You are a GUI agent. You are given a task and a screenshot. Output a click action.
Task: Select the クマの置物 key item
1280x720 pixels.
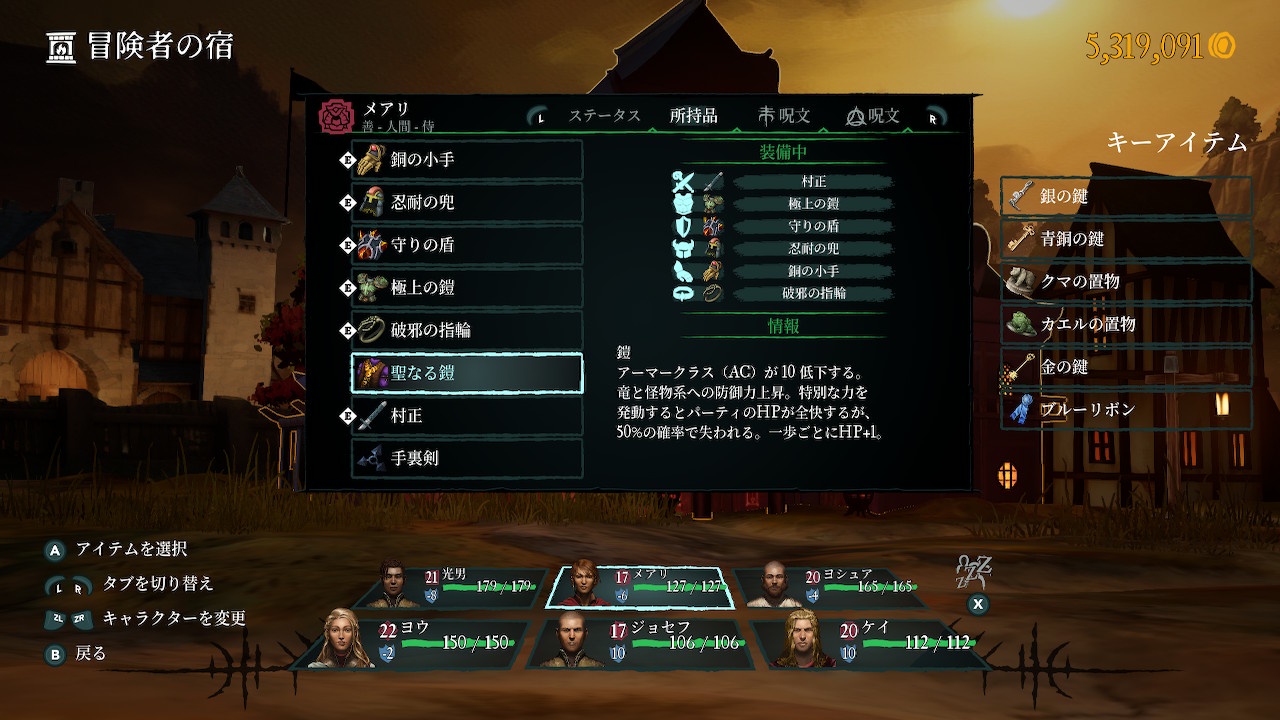1126,282
